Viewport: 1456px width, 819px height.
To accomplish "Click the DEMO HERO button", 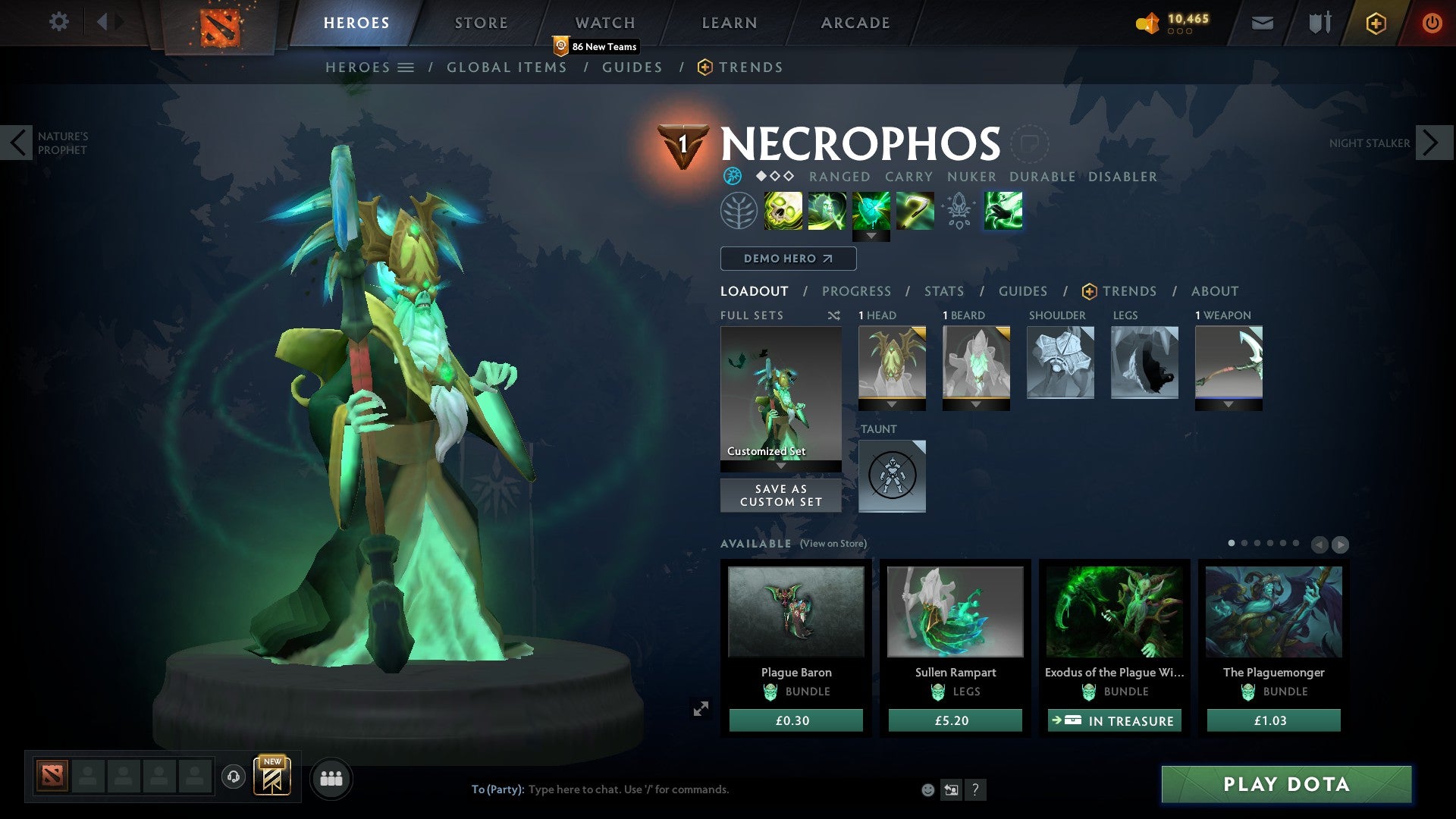I will [x=787, y=259].
